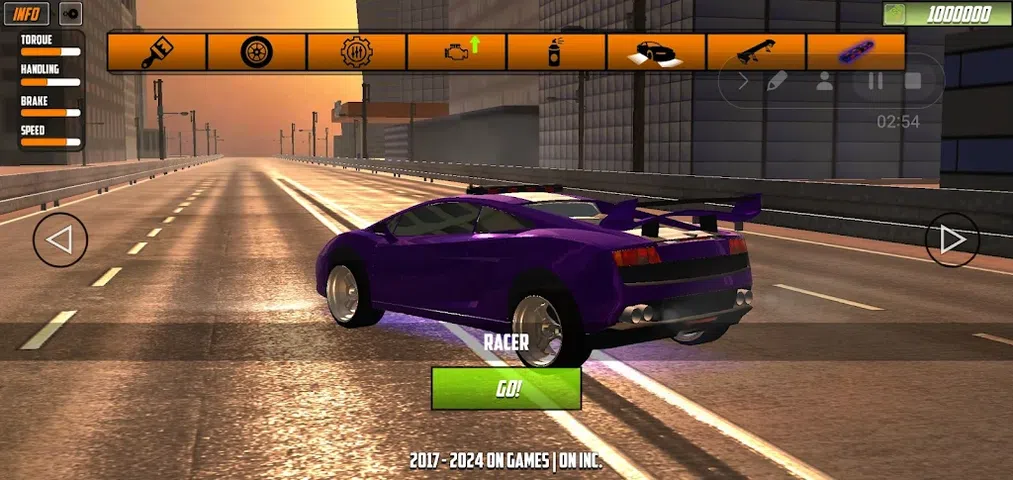Open the spoiler customization category

[x=756, y=52]
